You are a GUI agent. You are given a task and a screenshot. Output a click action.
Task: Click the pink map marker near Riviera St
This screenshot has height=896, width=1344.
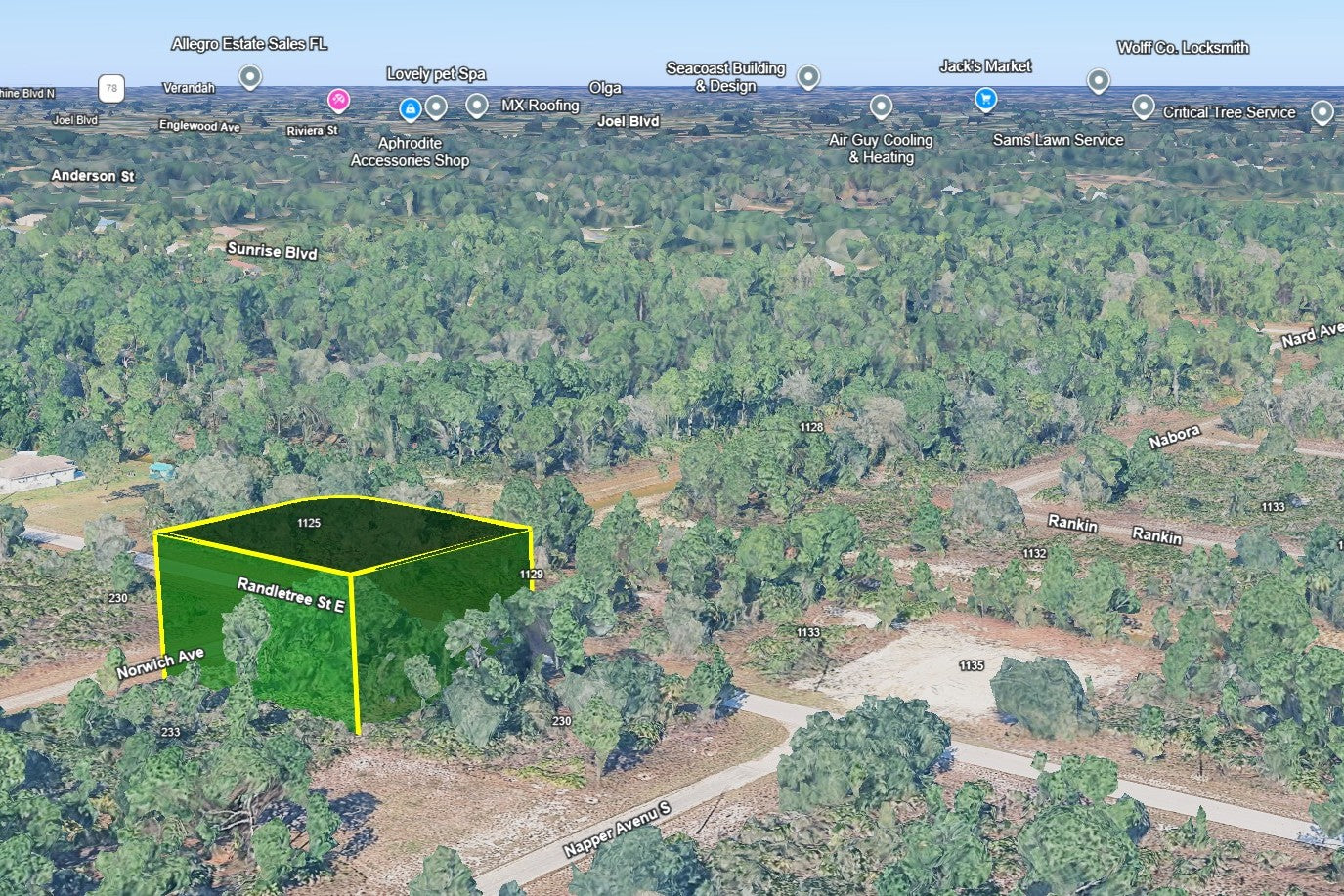(x=338, y=99)
